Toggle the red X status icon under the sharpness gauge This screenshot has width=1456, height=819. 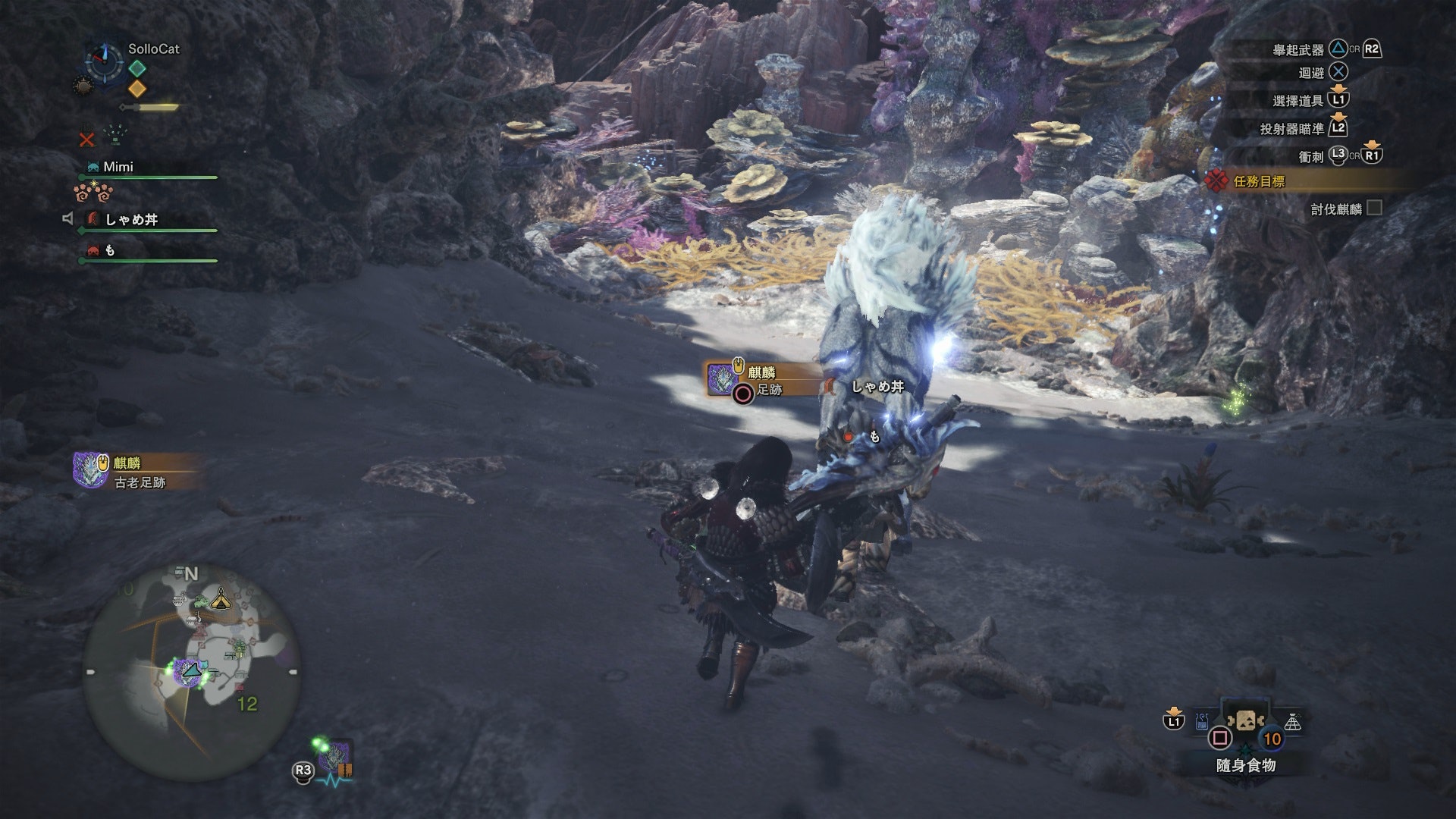click(86, 138)
